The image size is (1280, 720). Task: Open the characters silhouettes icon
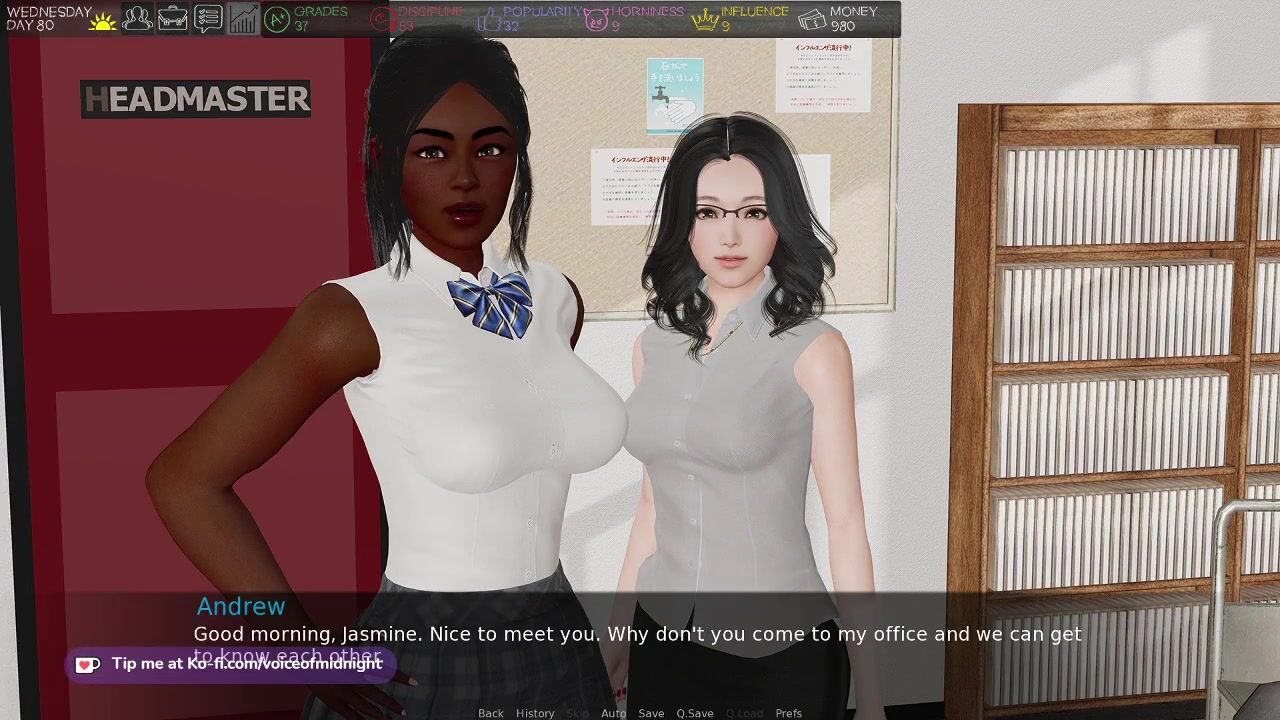137,18
